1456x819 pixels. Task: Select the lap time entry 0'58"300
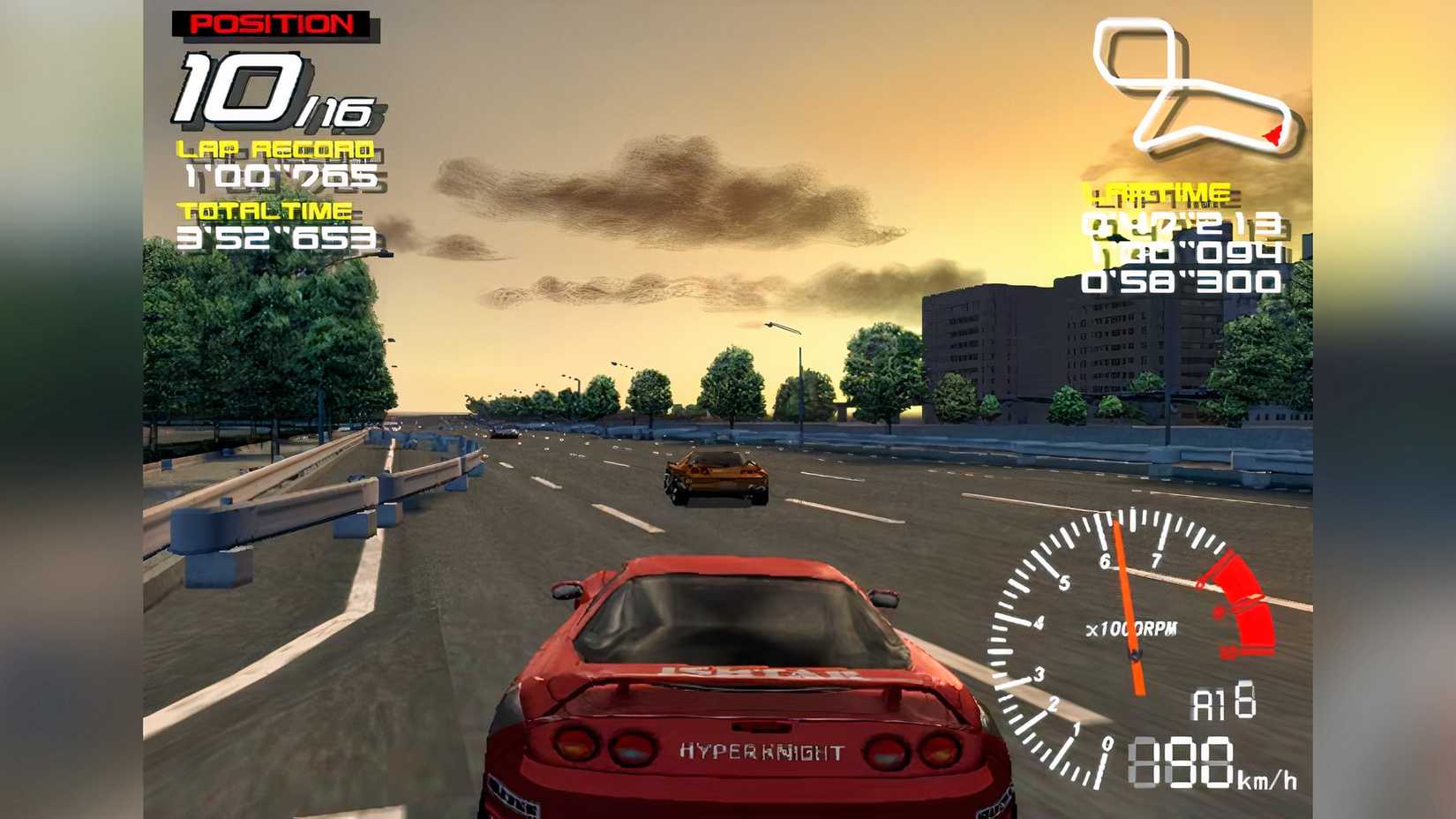(1180, 282)
